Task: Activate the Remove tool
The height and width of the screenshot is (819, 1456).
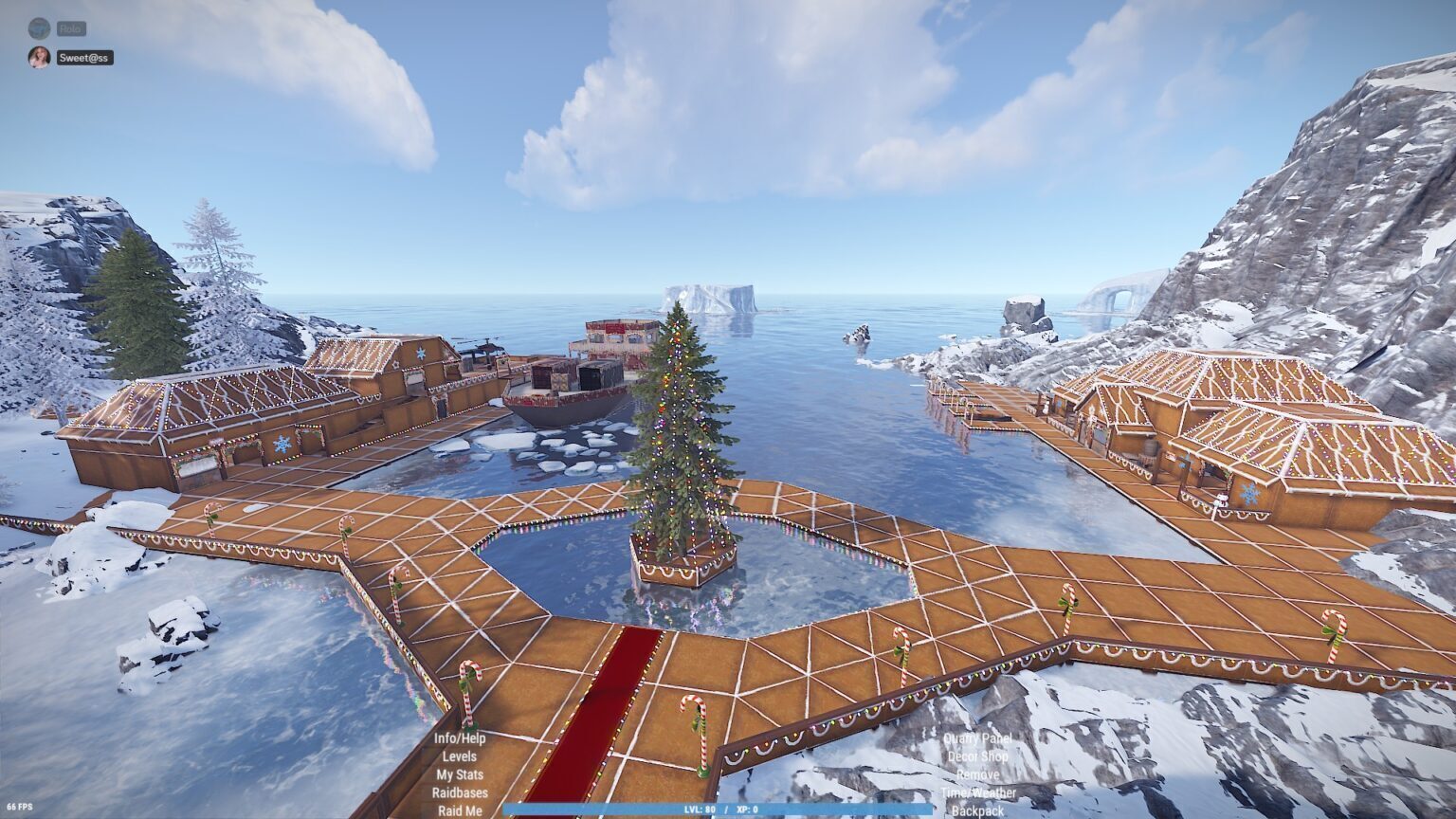Action: (x=977, y=774)
